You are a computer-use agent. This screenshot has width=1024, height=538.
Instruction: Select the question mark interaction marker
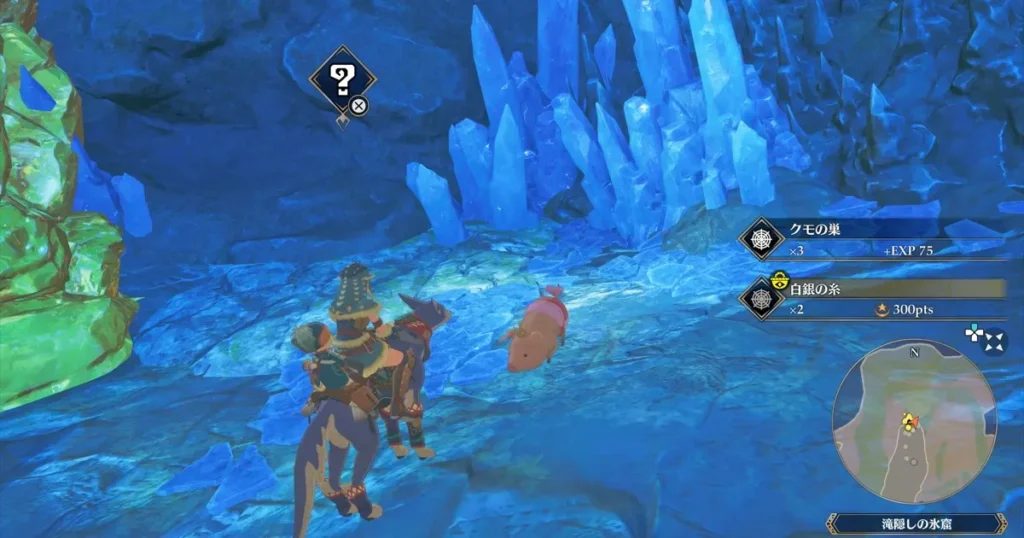click(x=342, y=78)
